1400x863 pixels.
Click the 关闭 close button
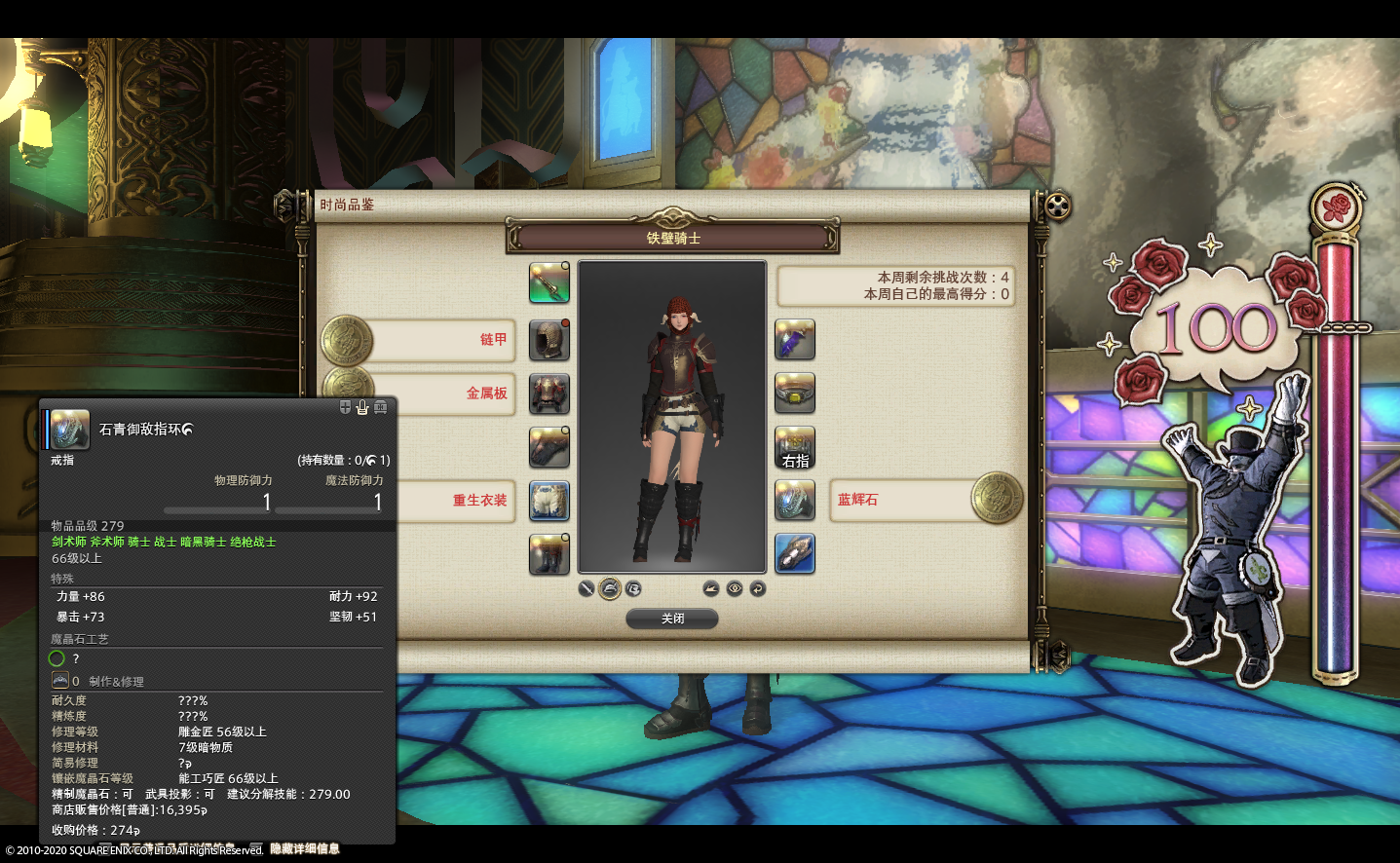672,619
